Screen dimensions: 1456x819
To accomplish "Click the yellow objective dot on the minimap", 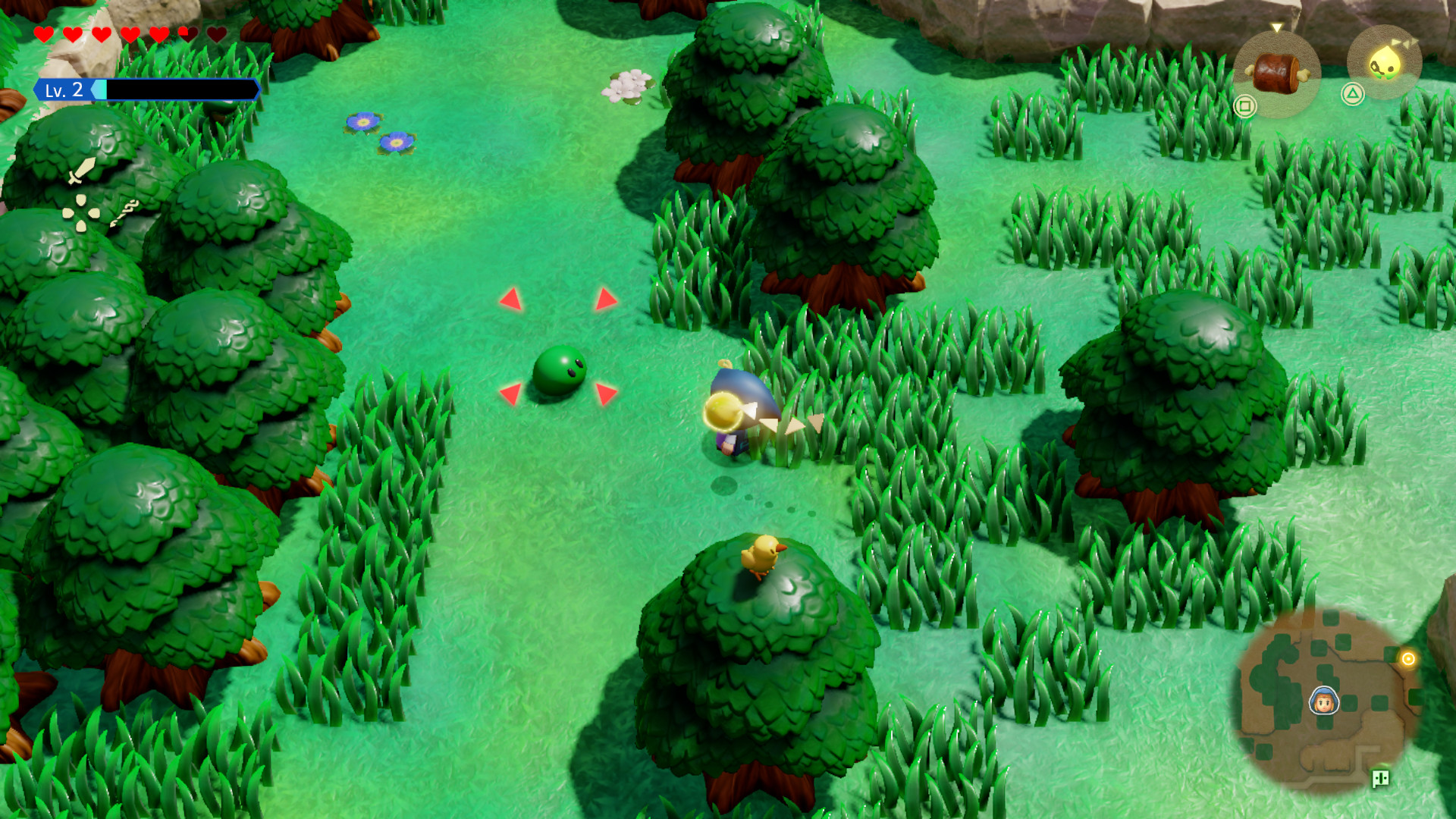I will (1409, 657).
